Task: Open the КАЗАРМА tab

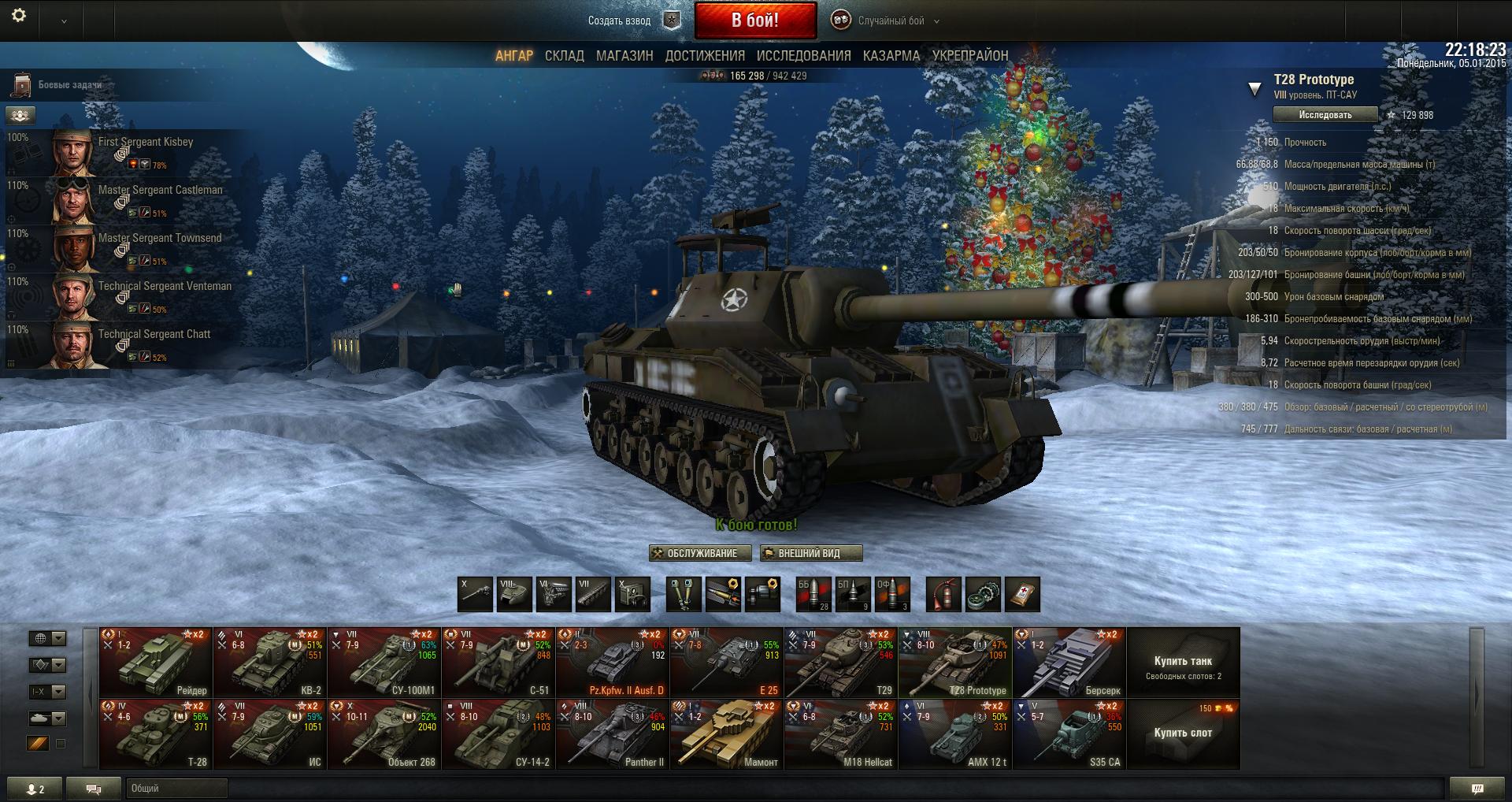Action: (891, 56)
